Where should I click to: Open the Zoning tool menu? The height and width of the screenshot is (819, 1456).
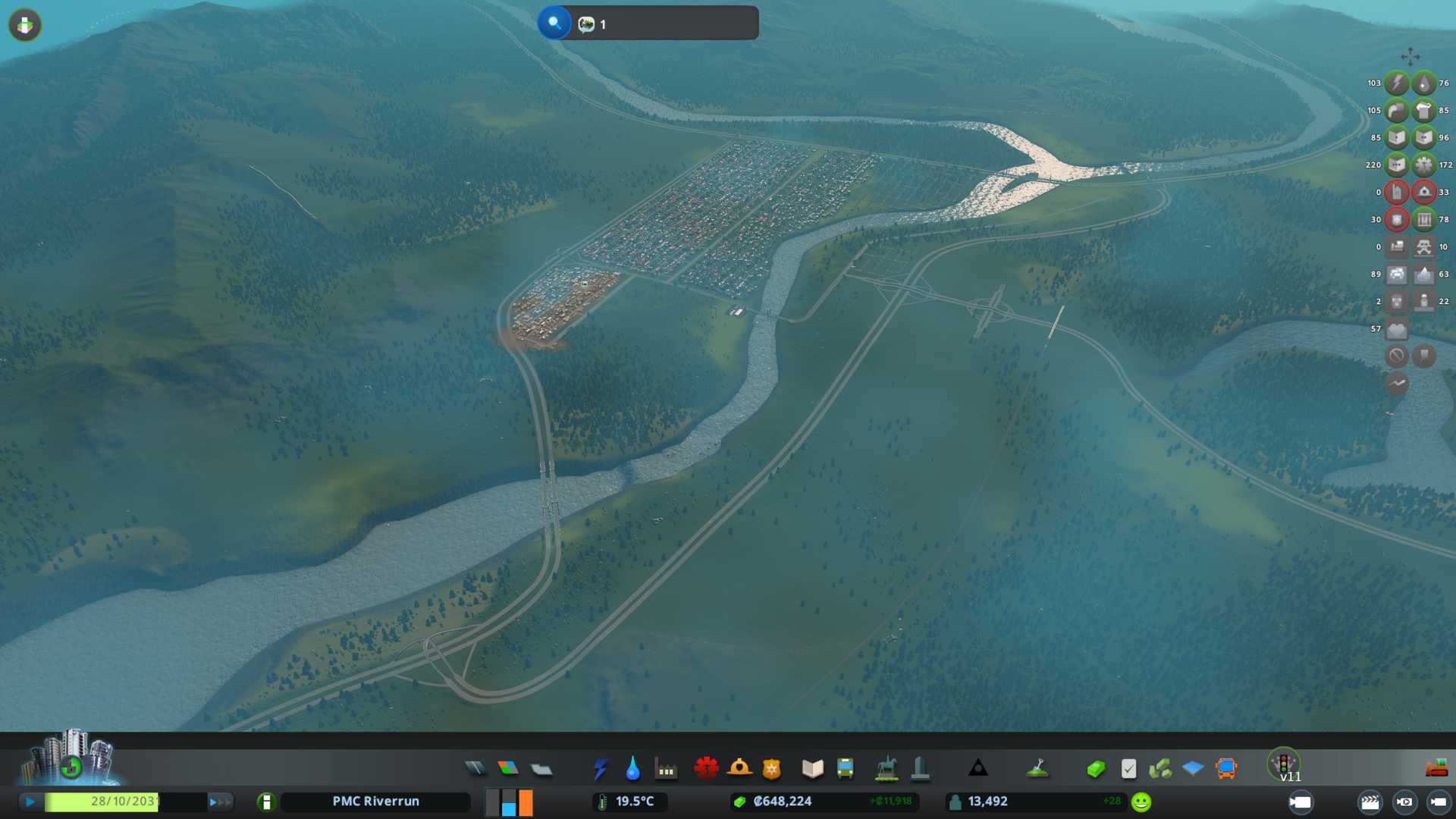(x=508, y=769)
